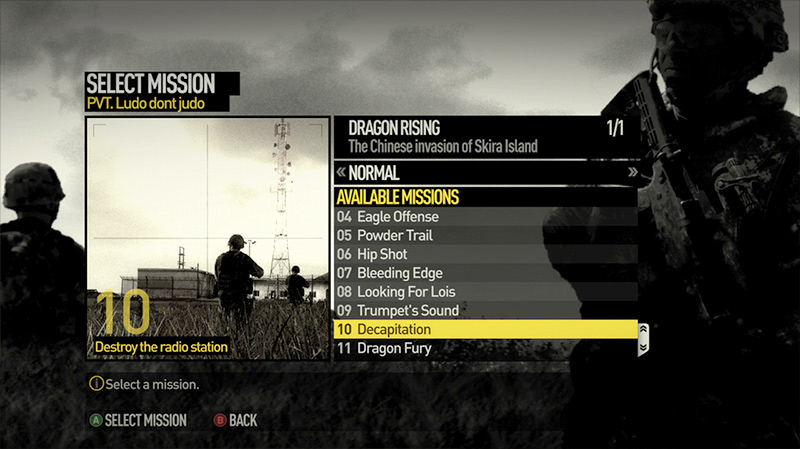Choose mission 09 Trumpet's Sound
The height and width of the screenshot is (449, 800).
[x=484, y=310]
